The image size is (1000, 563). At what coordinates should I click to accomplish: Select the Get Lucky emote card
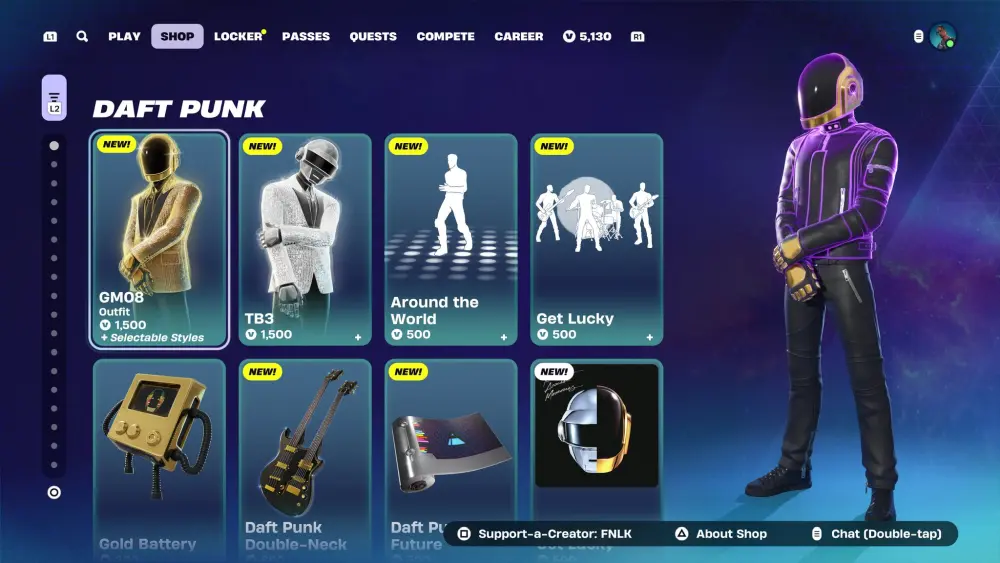tap(597, 240)
